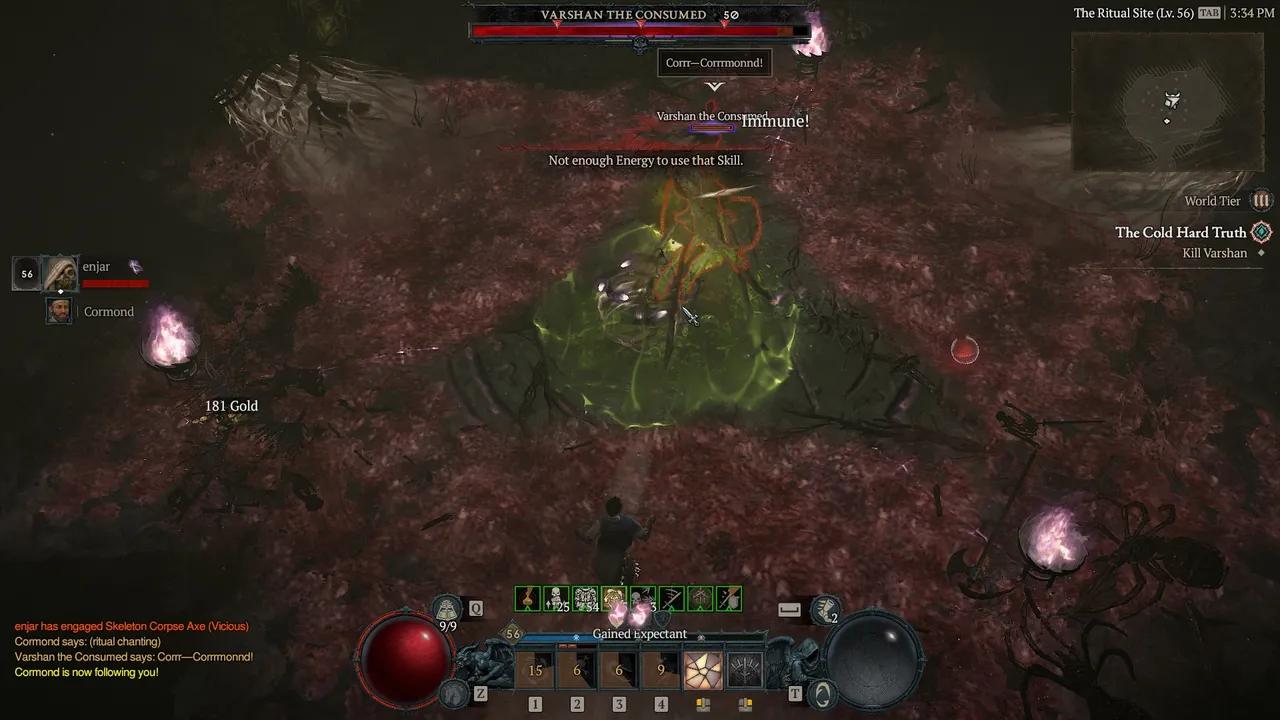Screen dimensions: 1280x720
Task: Activate the skill slot with 9 cooldown
Action: (661, 670)
